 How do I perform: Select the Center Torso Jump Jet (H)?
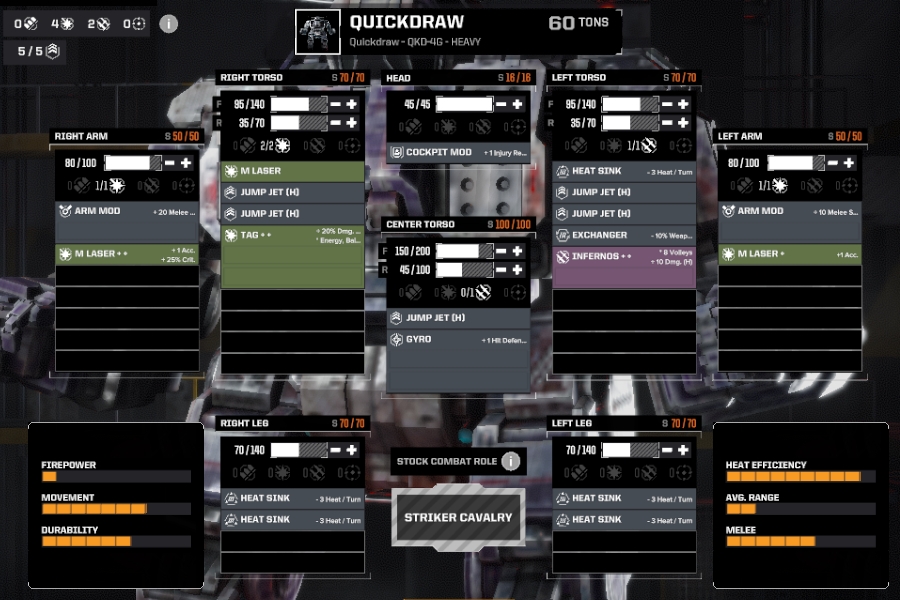tap(459, 318)
